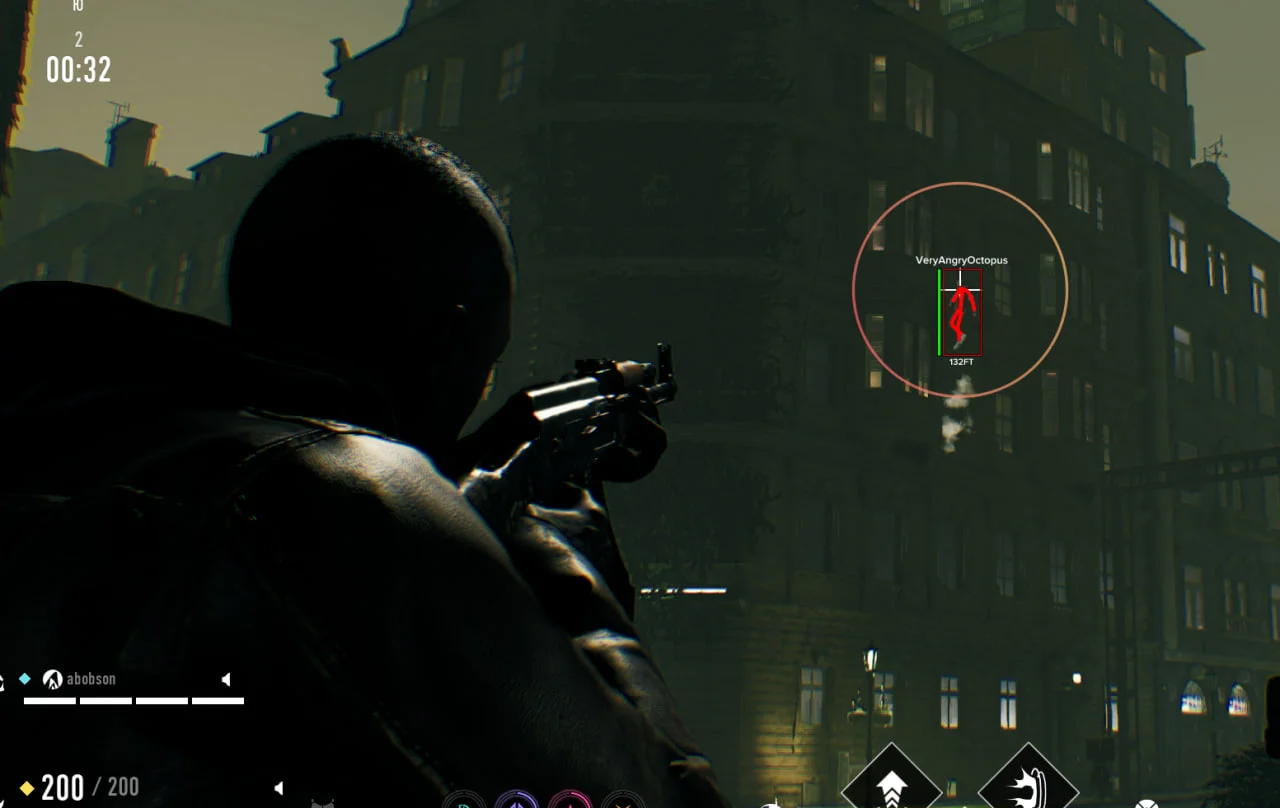Click the abobson squad member icon
1280x808 pixels.
(52, 679)
